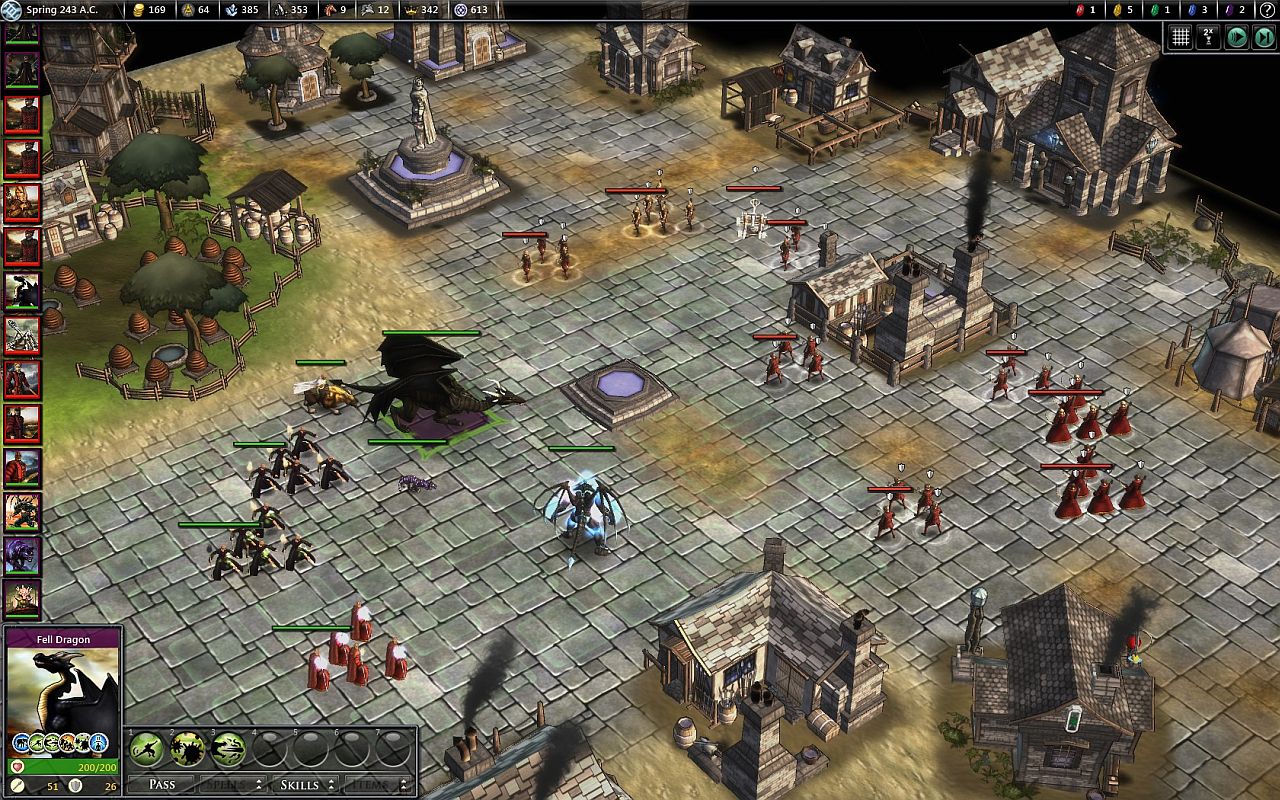Screen dimensions: 1280x800
Task: Click the green auto-play battle button
Action: [1237, 37]
